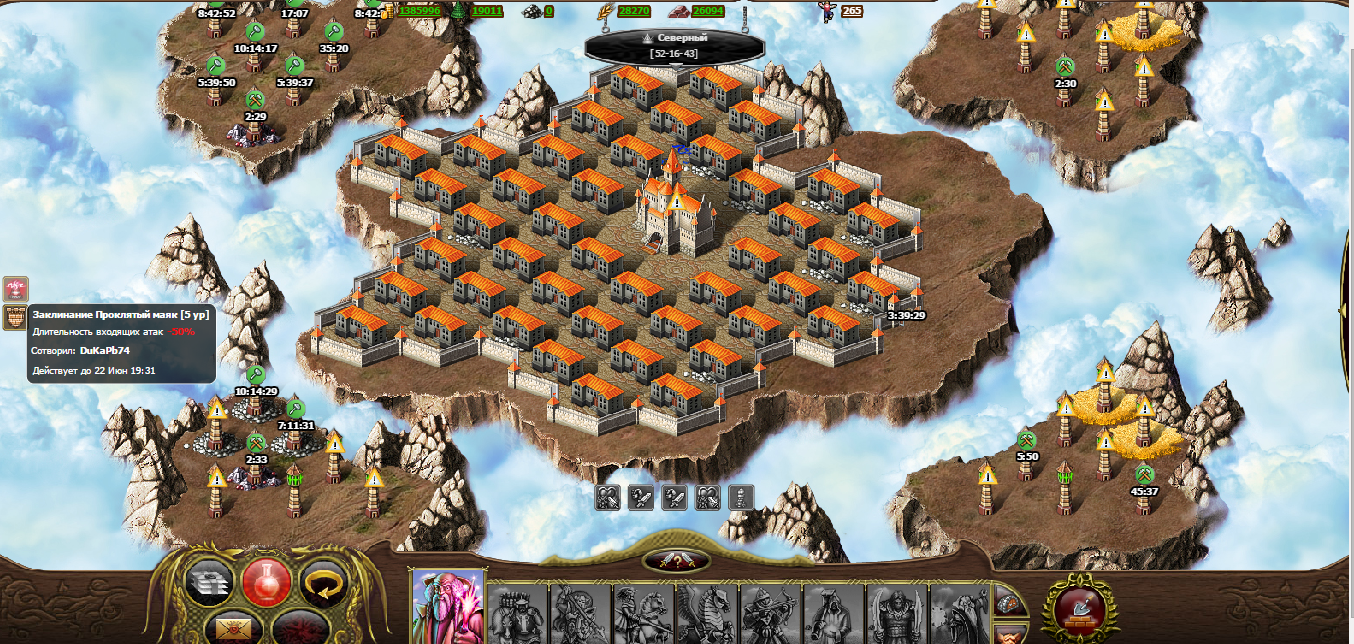Click the wheat grain resource icon
The image size is (1354, 644).
click(x=607, y=11)
